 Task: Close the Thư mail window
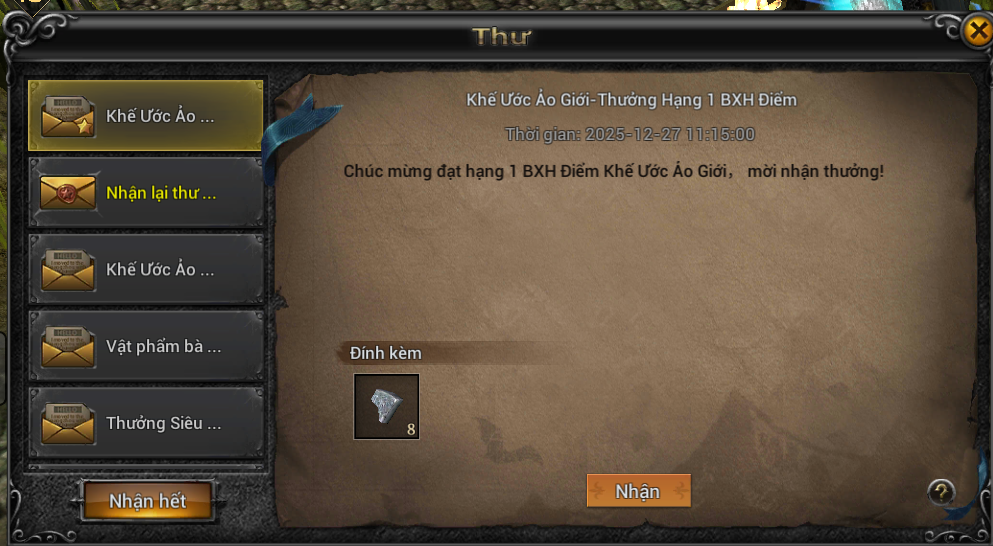click(977, 31)
